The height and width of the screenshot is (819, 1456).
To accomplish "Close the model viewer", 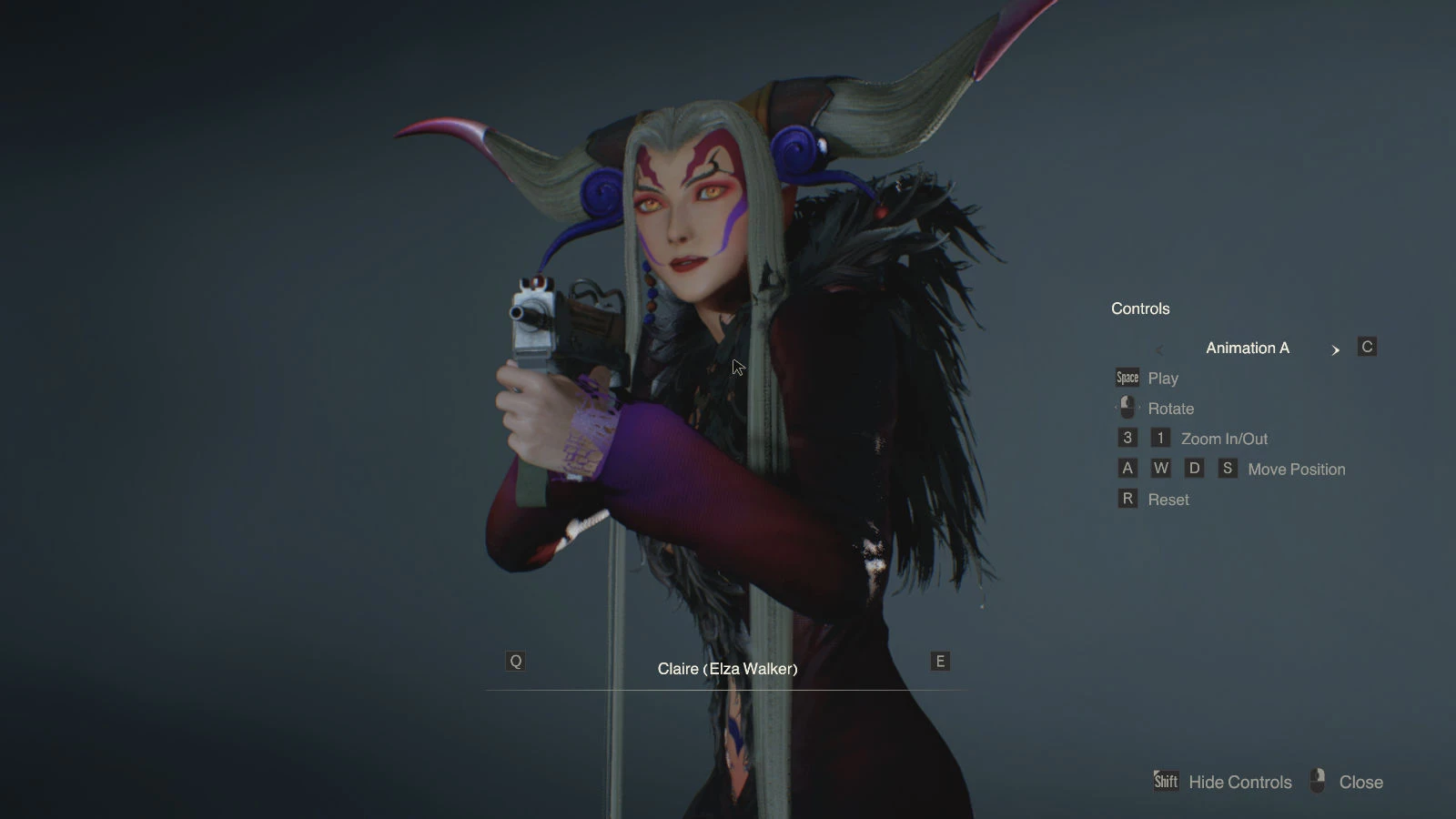I will [x=1360, y=782].
